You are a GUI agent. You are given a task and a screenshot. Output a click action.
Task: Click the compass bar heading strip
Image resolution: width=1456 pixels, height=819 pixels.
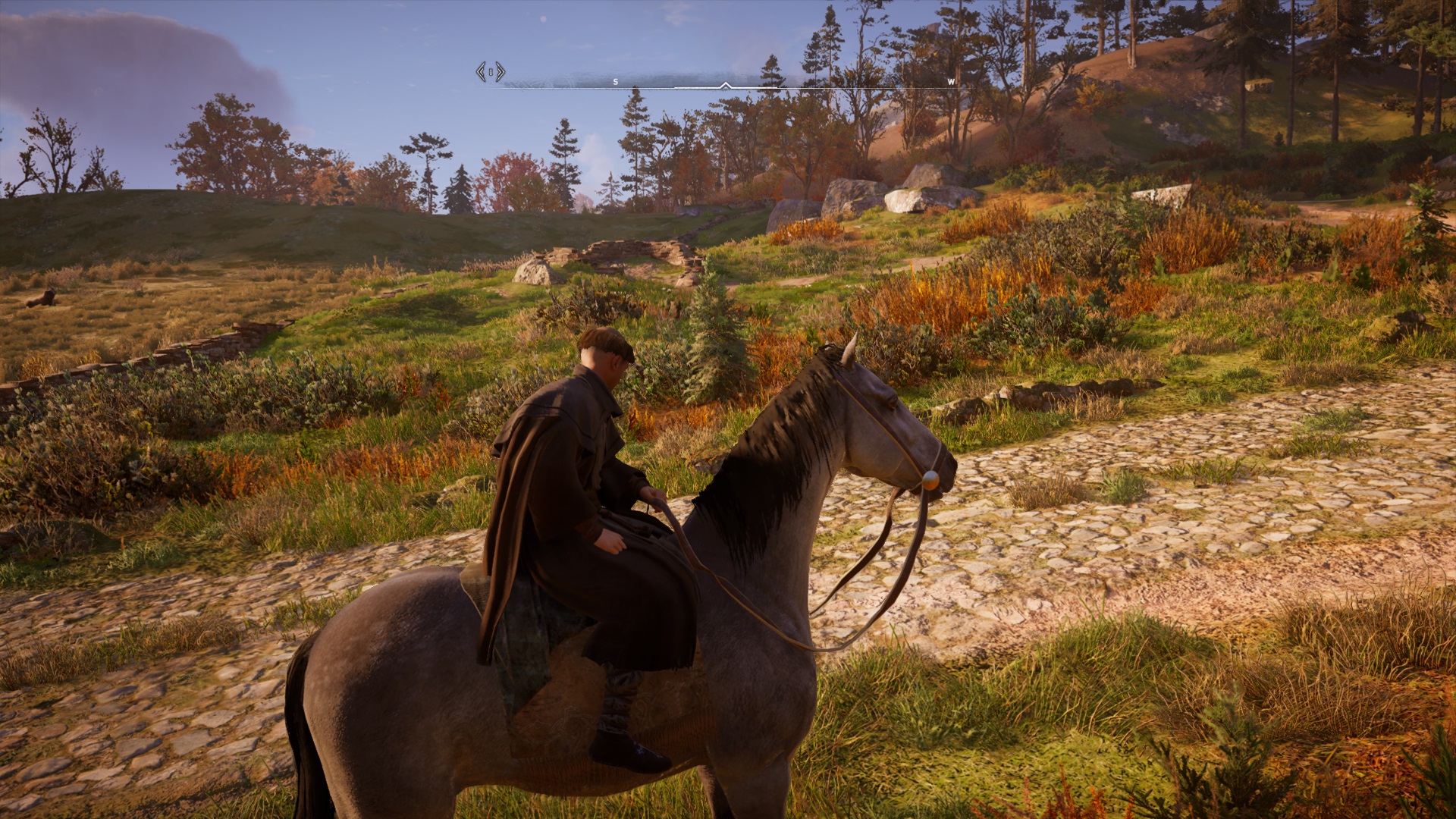[726, 83]
